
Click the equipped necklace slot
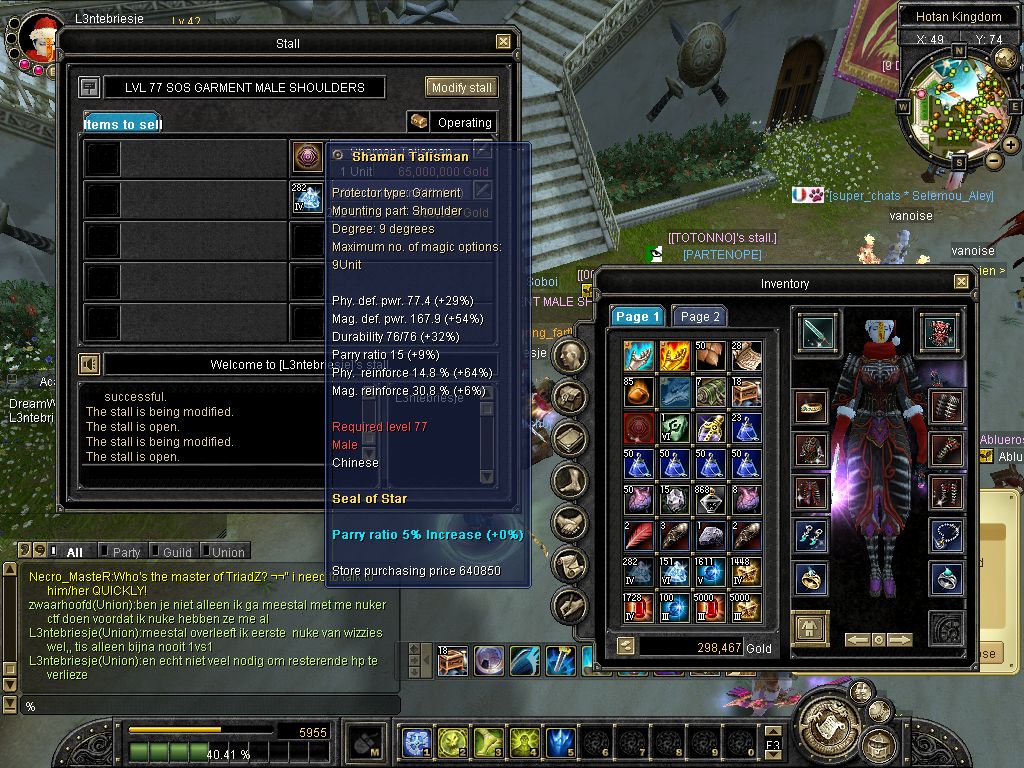945,535
